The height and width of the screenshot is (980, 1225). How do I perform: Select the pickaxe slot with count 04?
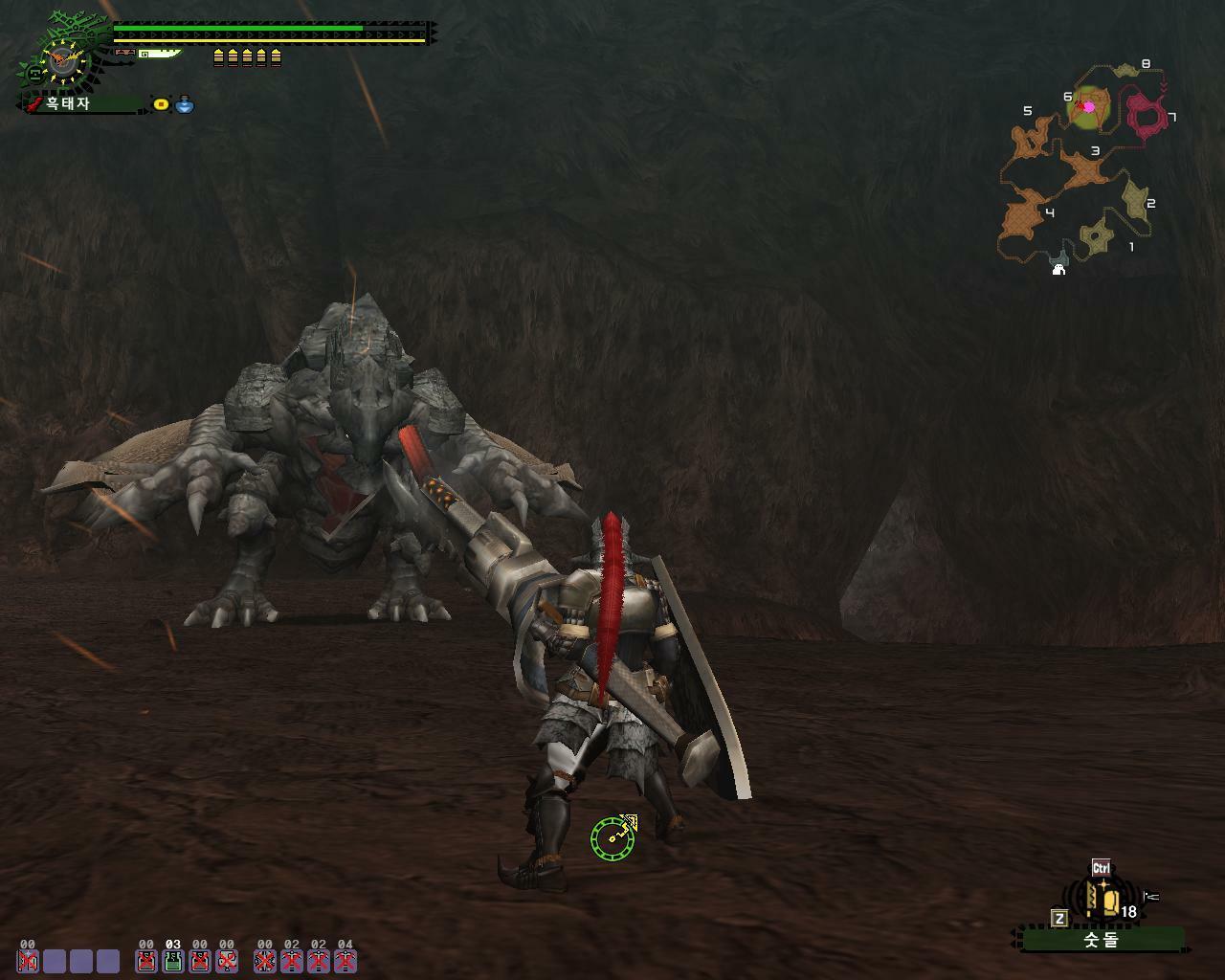345,960
